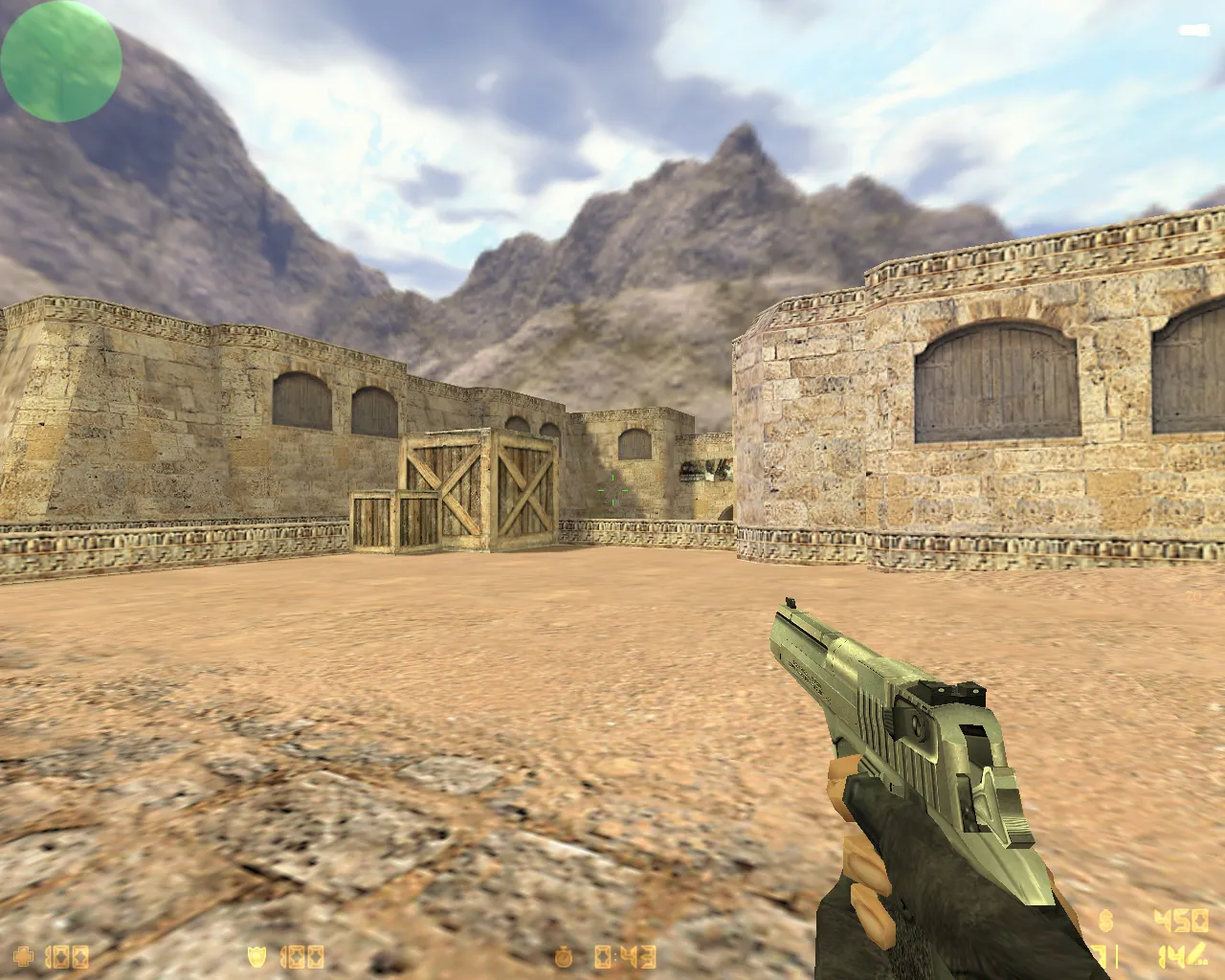Select the health value 100
Screen dimensions: 1225x980
tap(67, 955)
